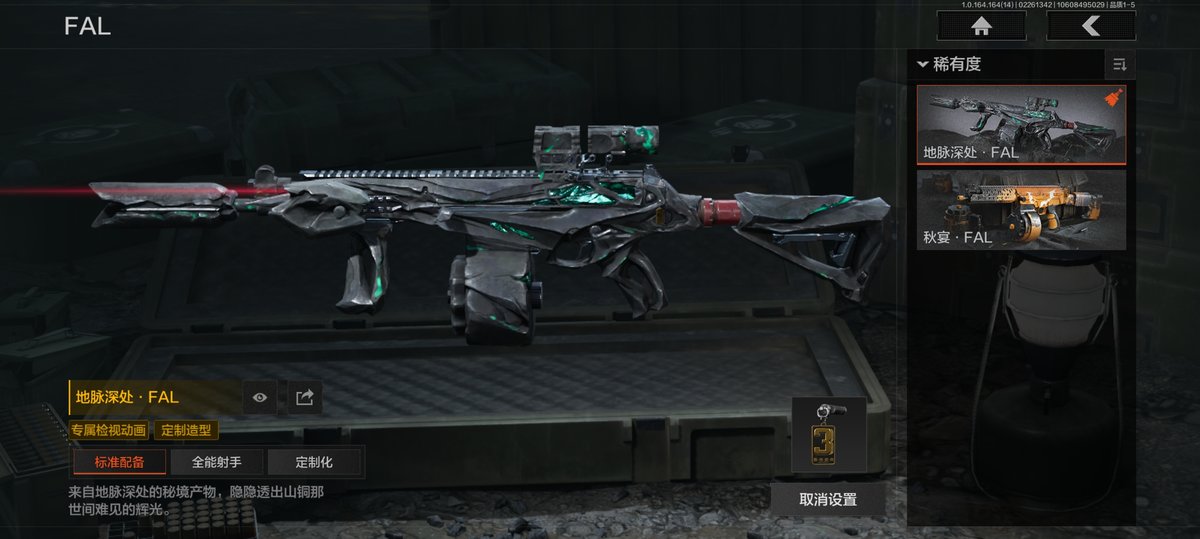Go to the home screen
The height and width of the screenshot is (539, 1200).
click(x=981, y=26)
